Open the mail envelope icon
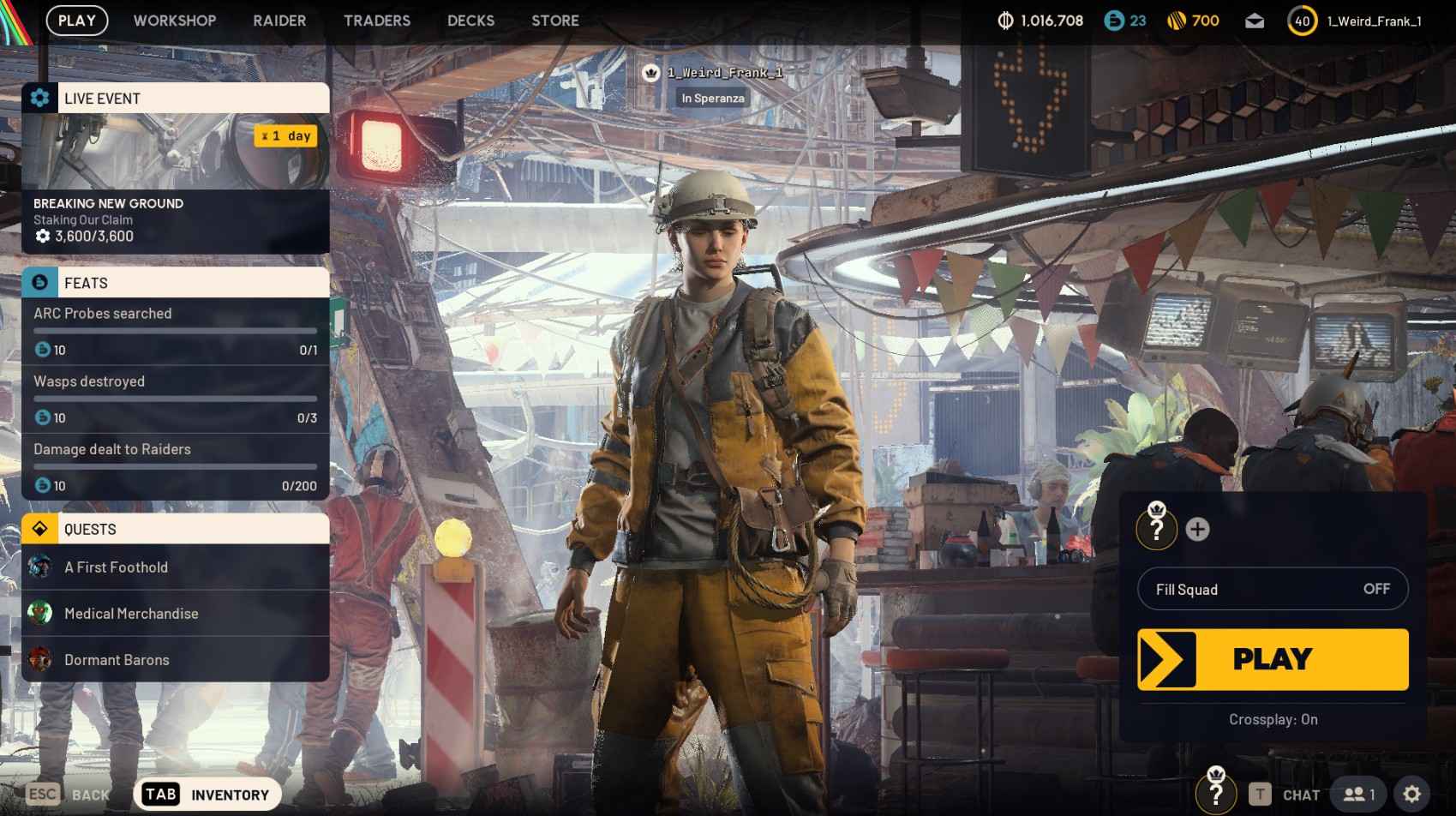Viewport: 1456px width, 816px height. click(1255, 21)
